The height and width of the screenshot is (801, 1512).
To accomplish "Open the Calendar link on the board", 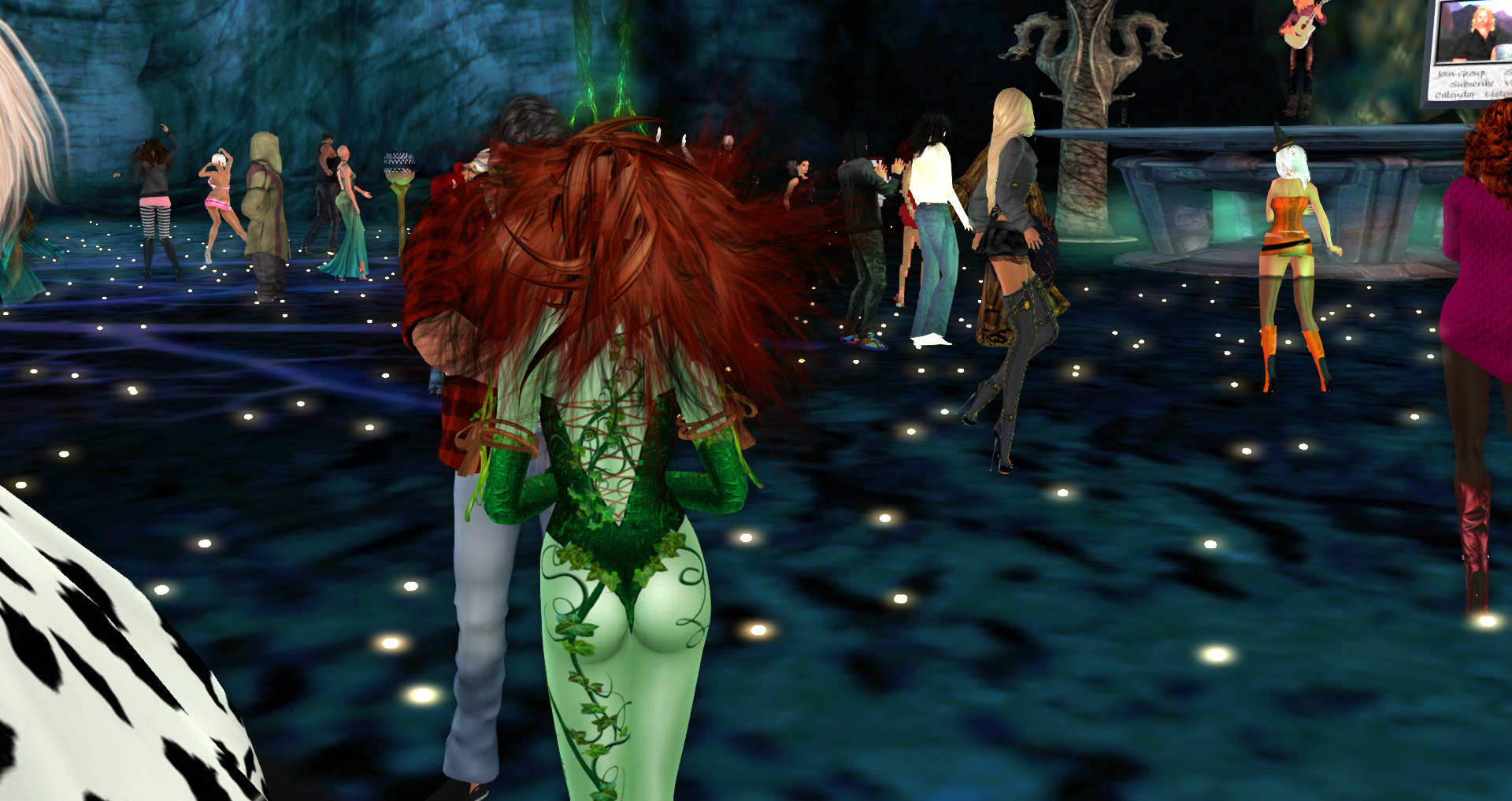I will point(1456,95).
